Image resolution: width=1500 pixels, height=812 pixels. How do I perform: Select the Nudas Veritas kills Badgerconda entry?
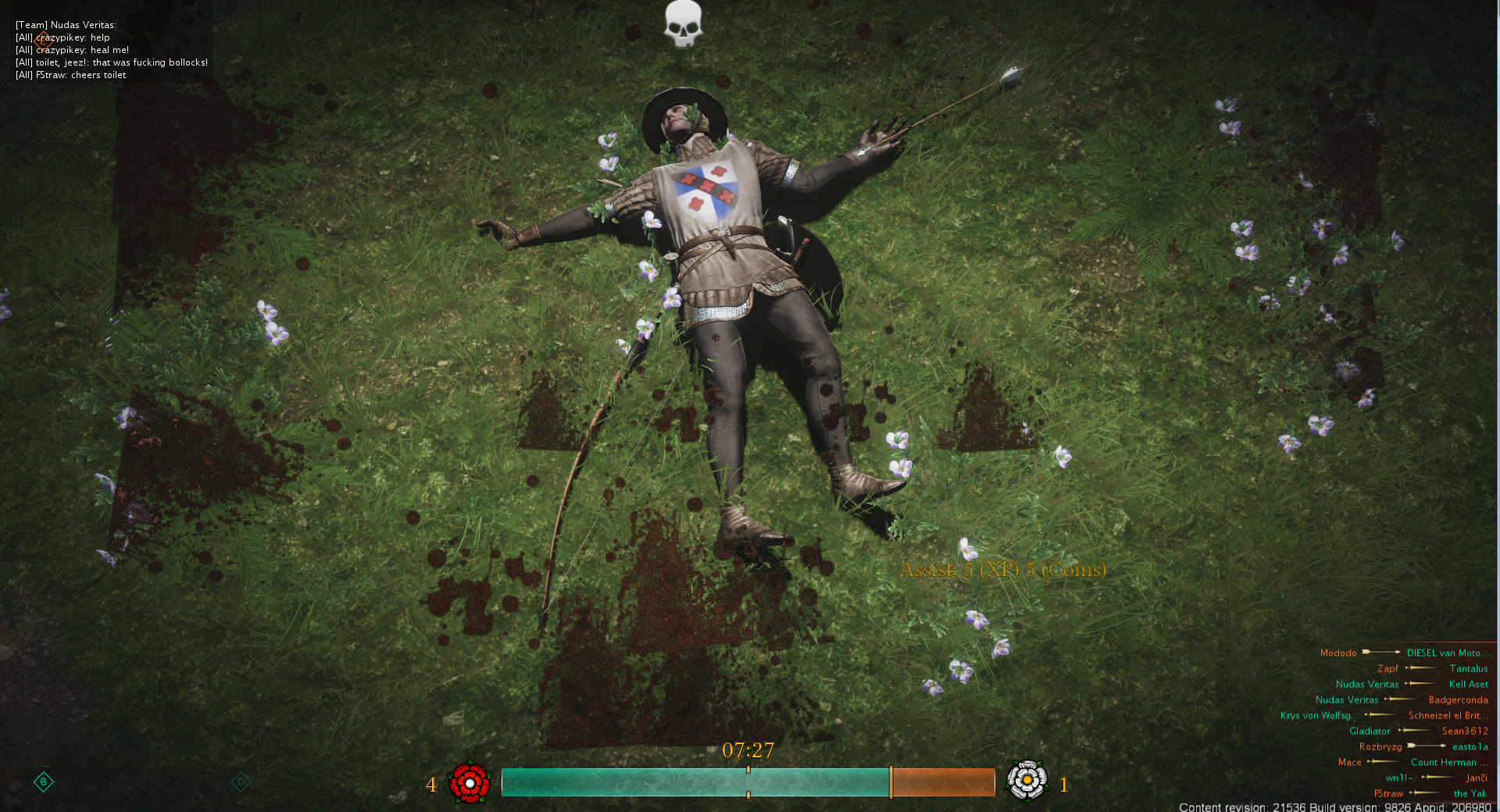pos(1402,700)
